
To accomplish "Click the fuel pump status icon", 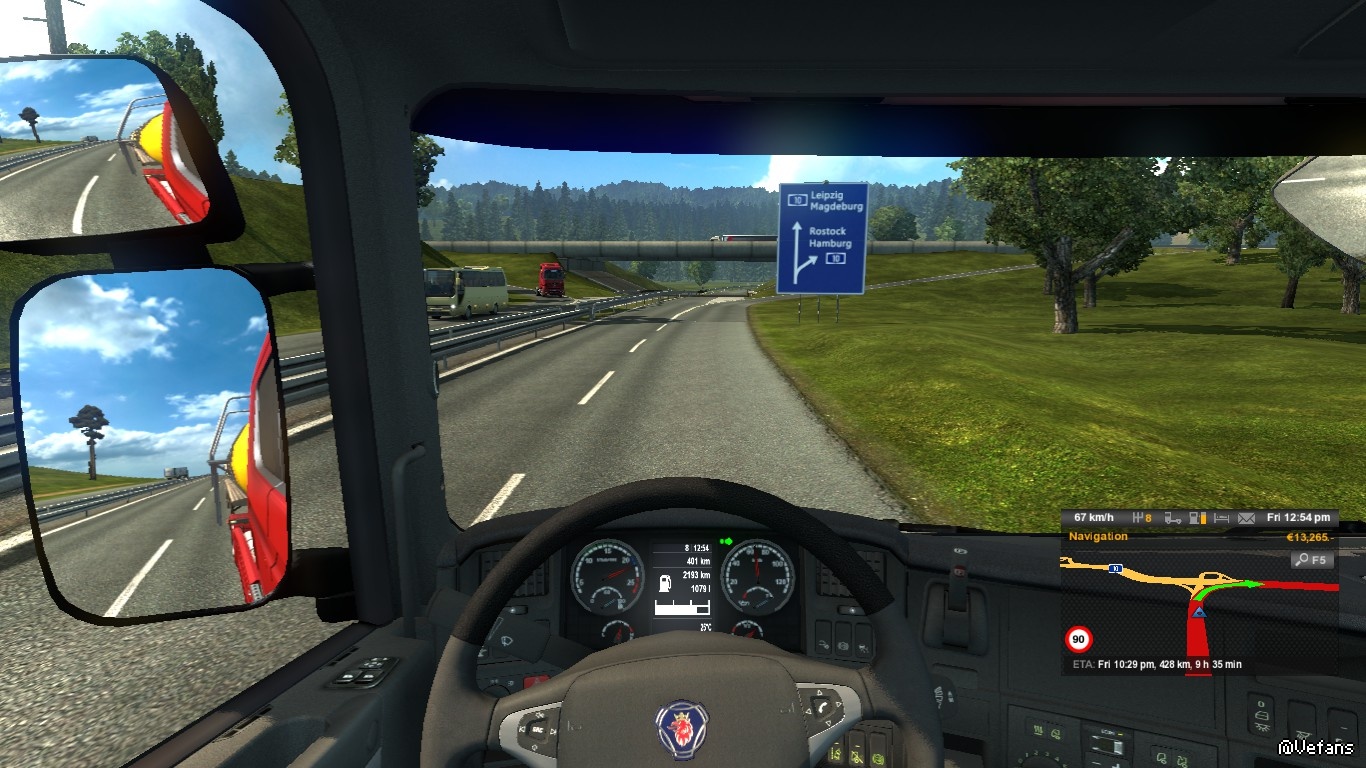I will 1196,518.
